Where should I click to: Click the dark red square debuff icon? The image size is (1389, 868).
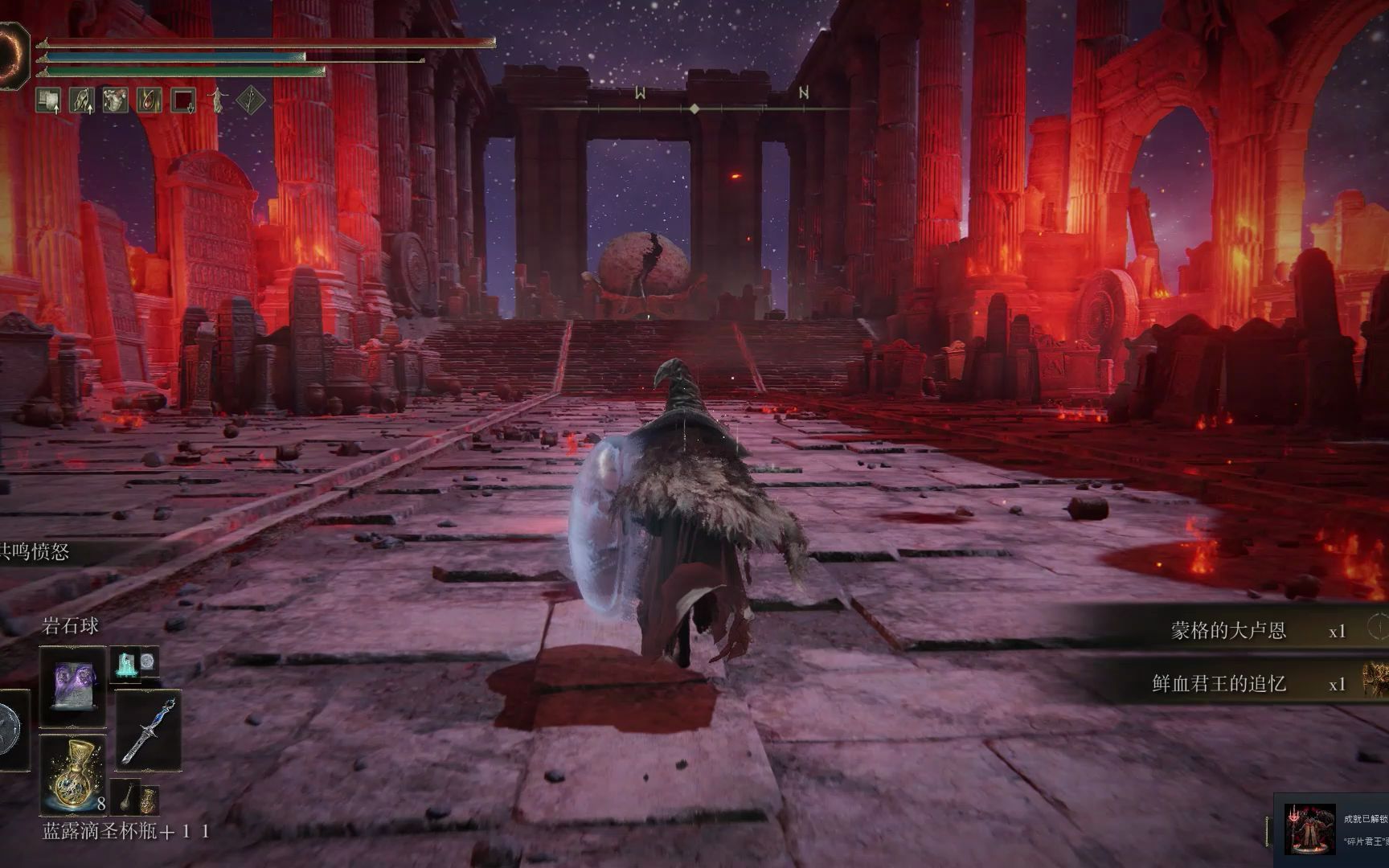coord(183,100)
